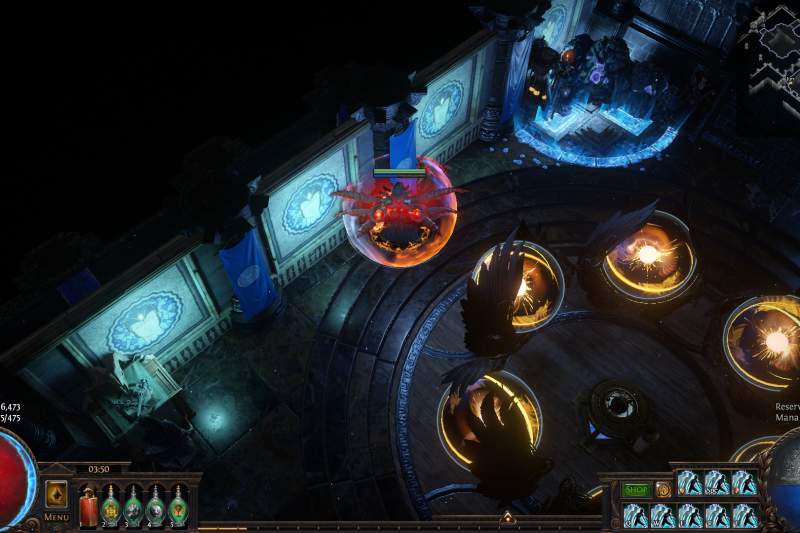The width and height of the screenshot is (800, 533).
Task: Use the green flask in slot 2
Action: 111,507
